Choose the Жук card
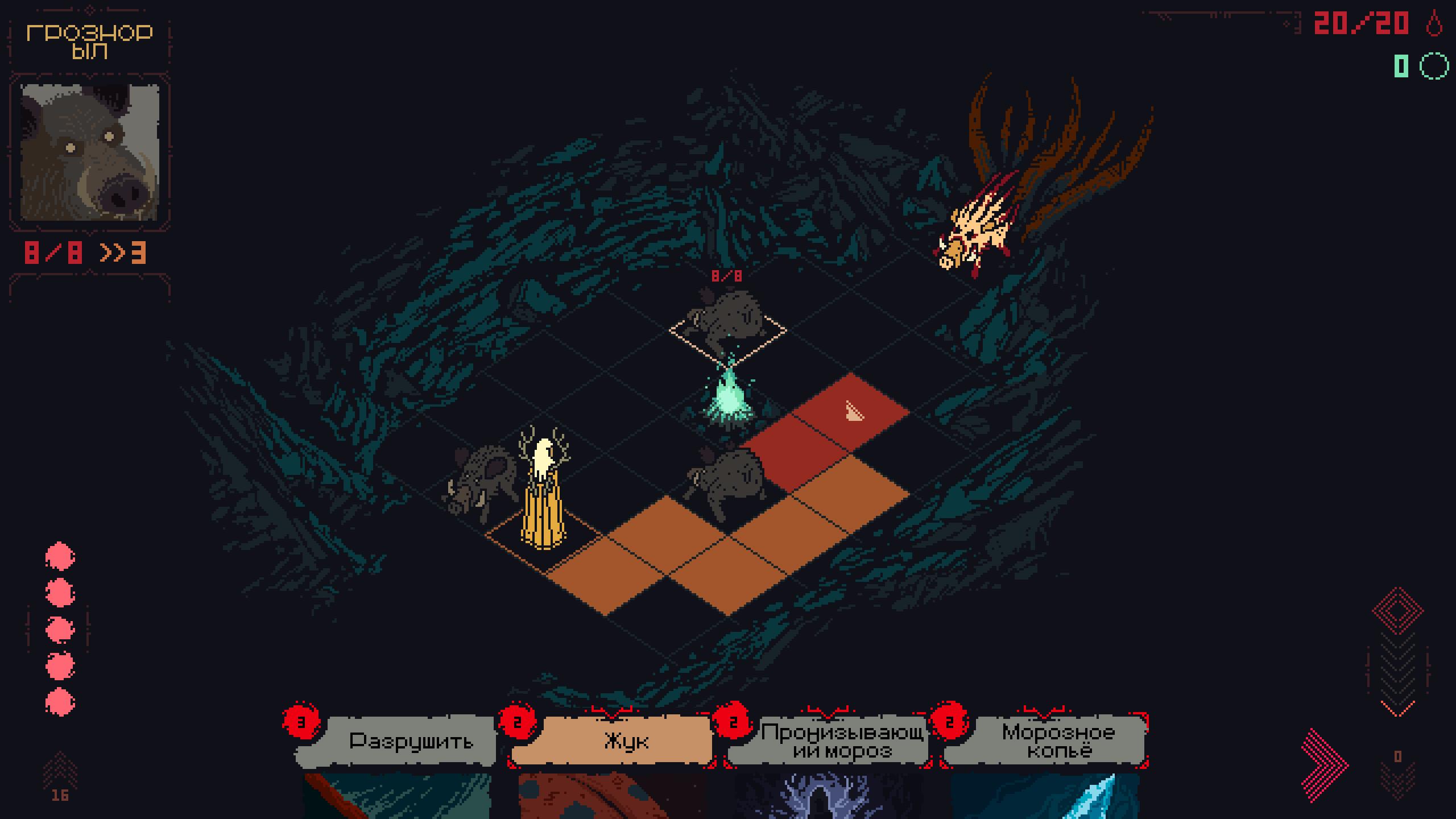Image resolution: width=1456 pixels, height=819 pixels. (626, 741)
